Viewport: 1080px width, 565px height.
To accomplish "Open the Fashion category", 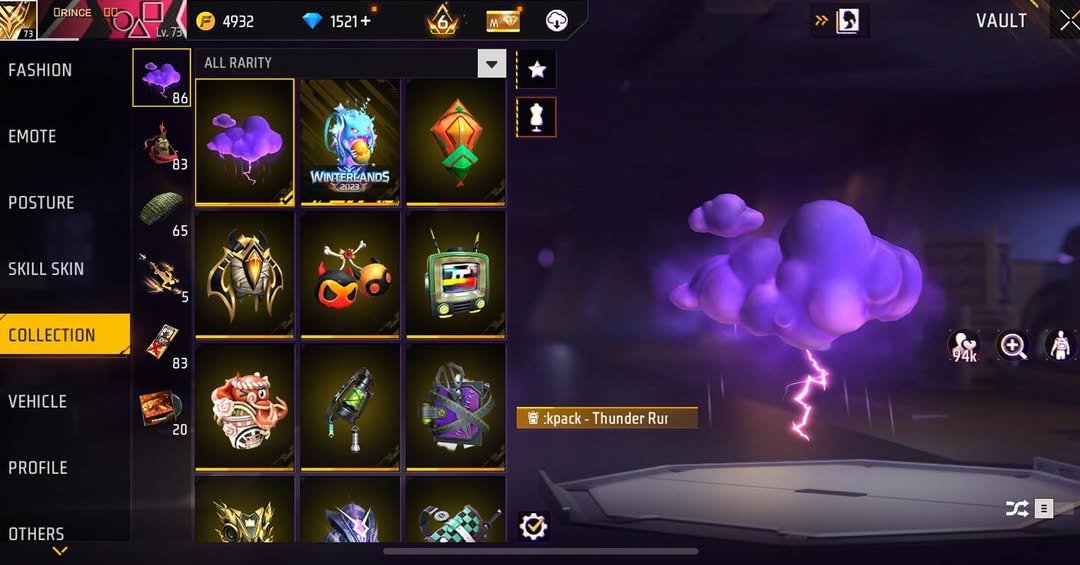I will pyautogui.click(x=40, y=70).
